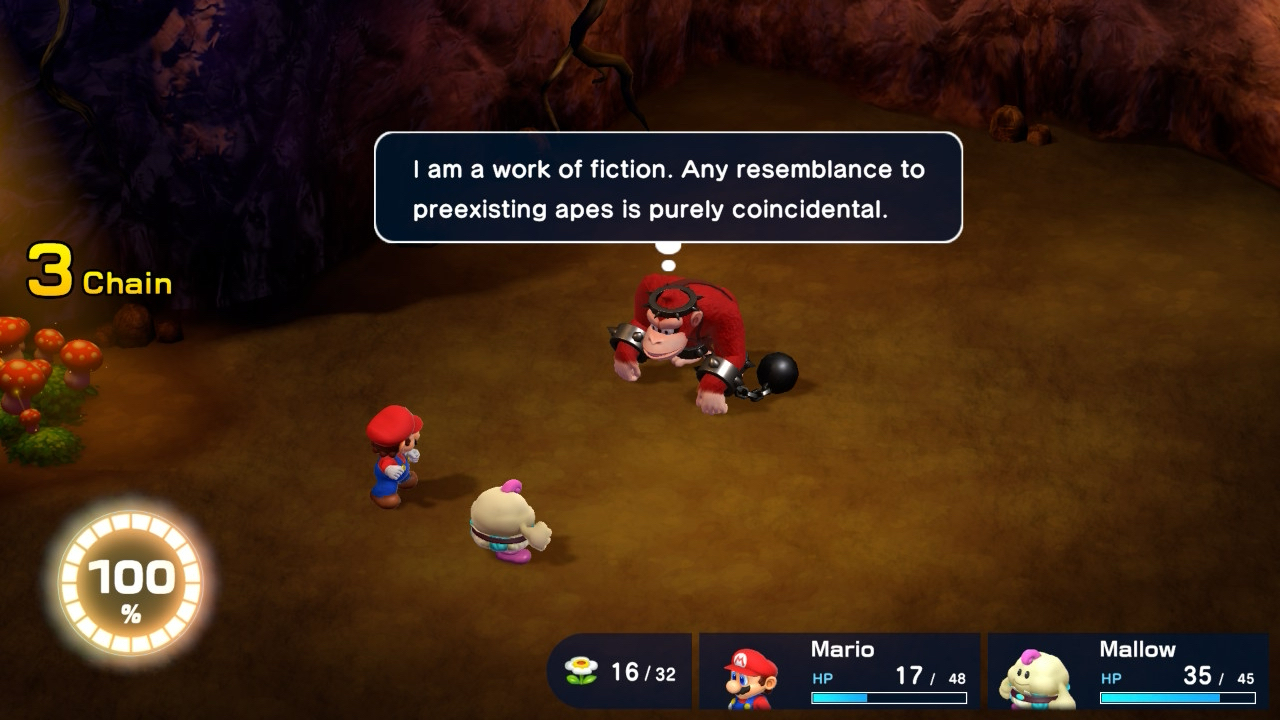Select Mario's party status panel
This screenshot has width=1280, height=720.
click(839, 671)
